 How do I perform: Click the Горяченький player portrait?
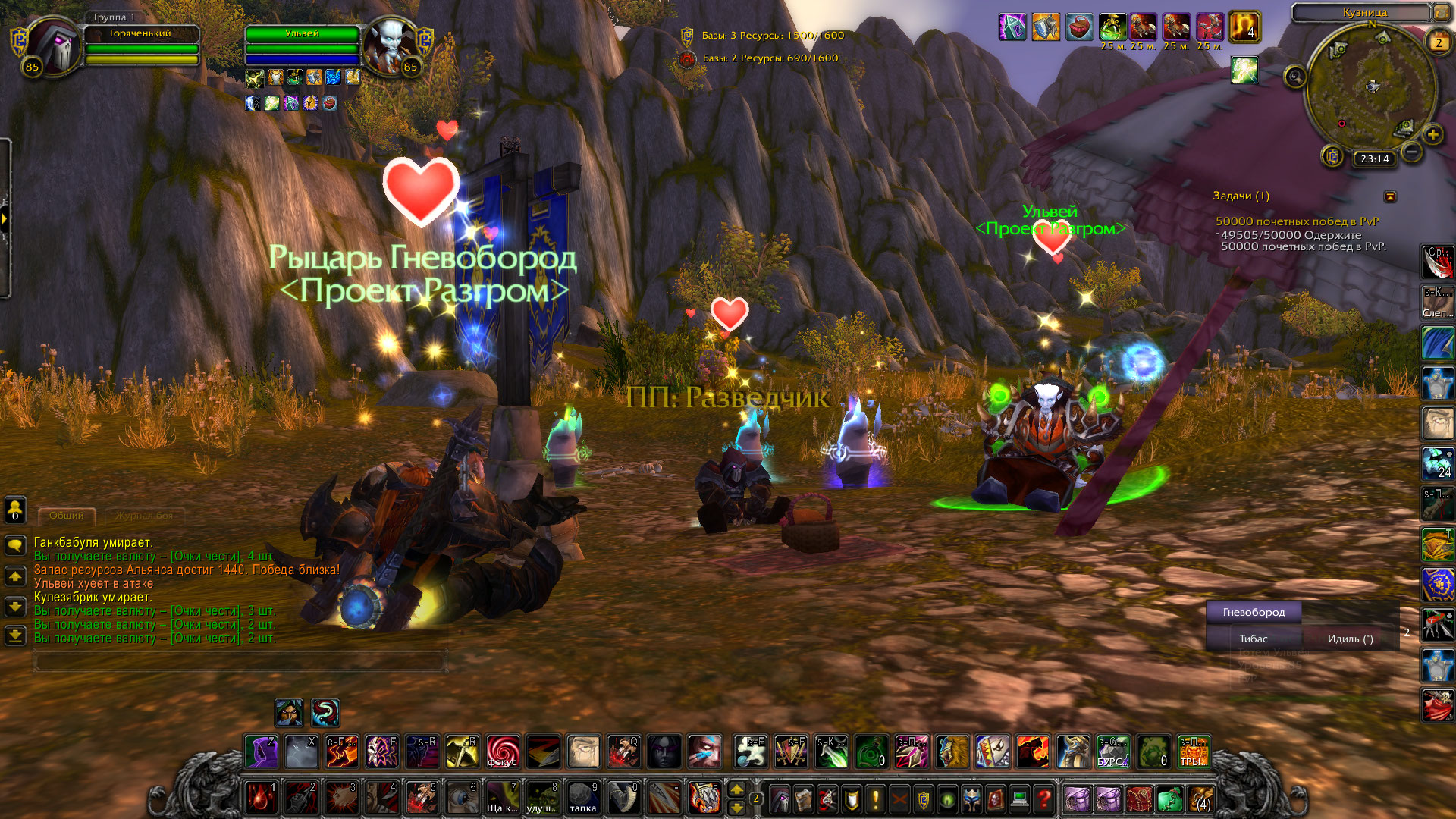click(53, 45)
